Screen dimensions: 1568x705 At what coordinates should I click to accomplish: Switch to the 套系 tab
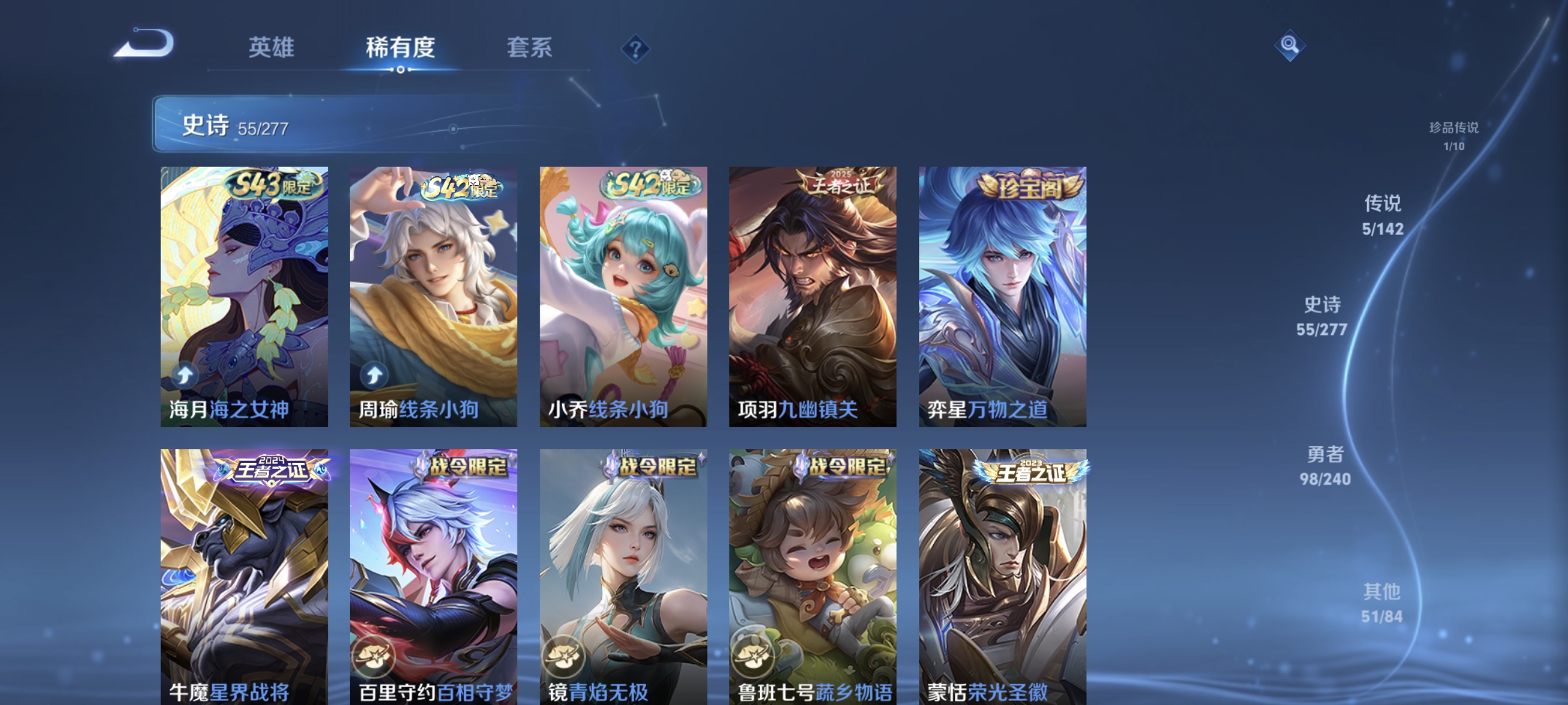pyautogui.click(x=530, y=48)
